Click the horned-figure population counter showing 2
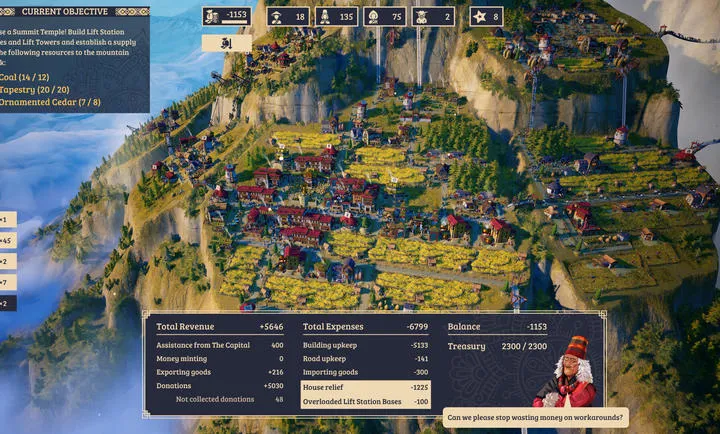The height and width of the screenshot is (434, 720). (433, 16)
